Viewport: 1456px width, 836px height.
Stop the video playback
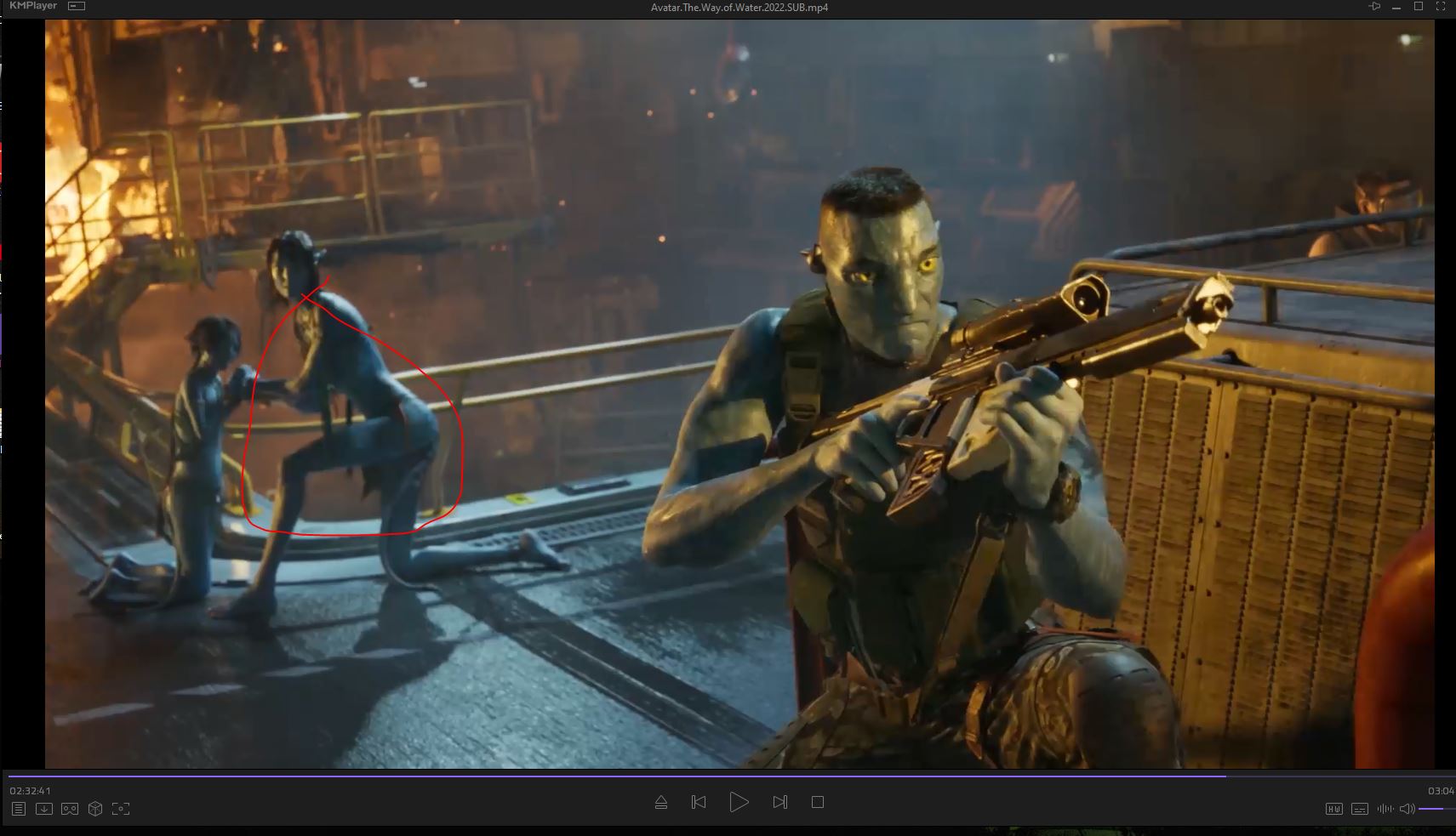coord(818,802)
